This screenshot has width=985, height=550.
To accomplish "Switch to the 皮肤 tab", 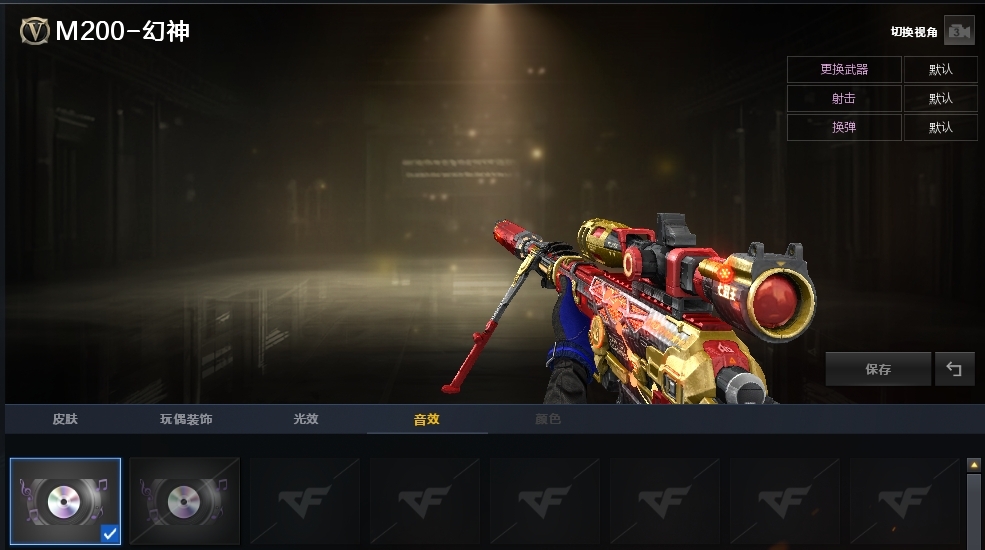I will 65,419.
